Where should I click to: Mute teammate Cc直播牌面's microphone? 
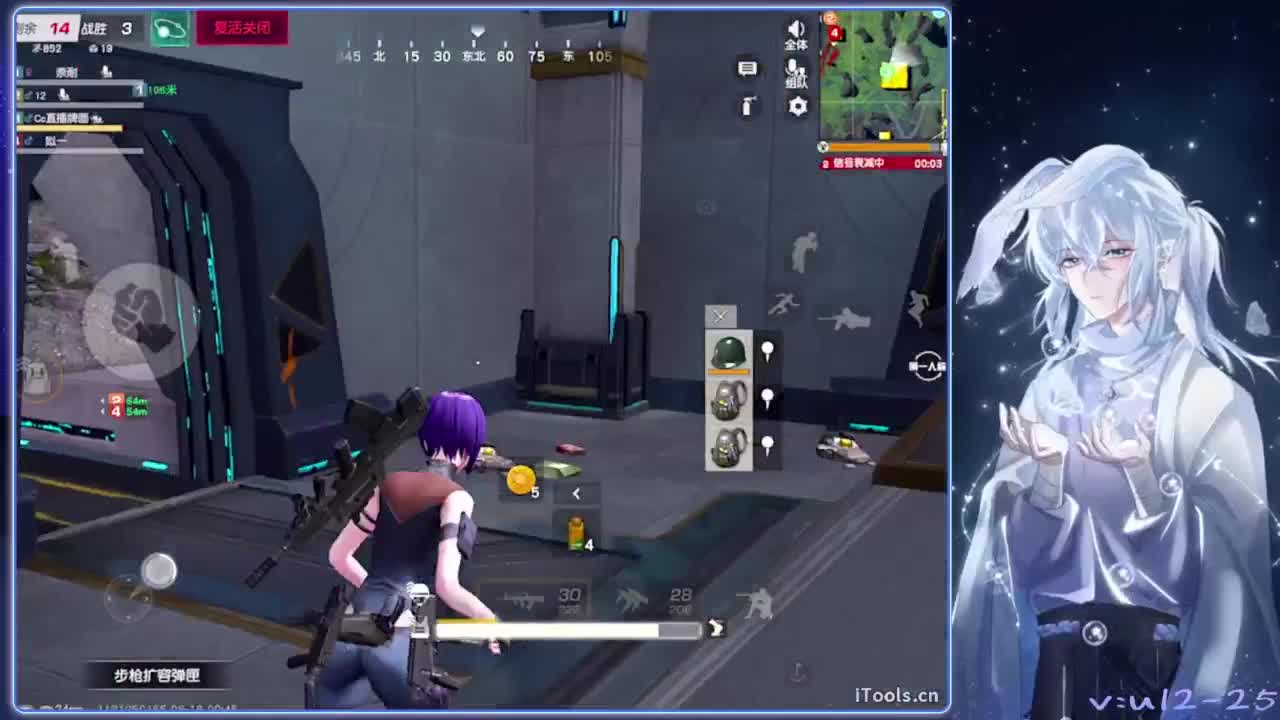[x=98, y=119]
